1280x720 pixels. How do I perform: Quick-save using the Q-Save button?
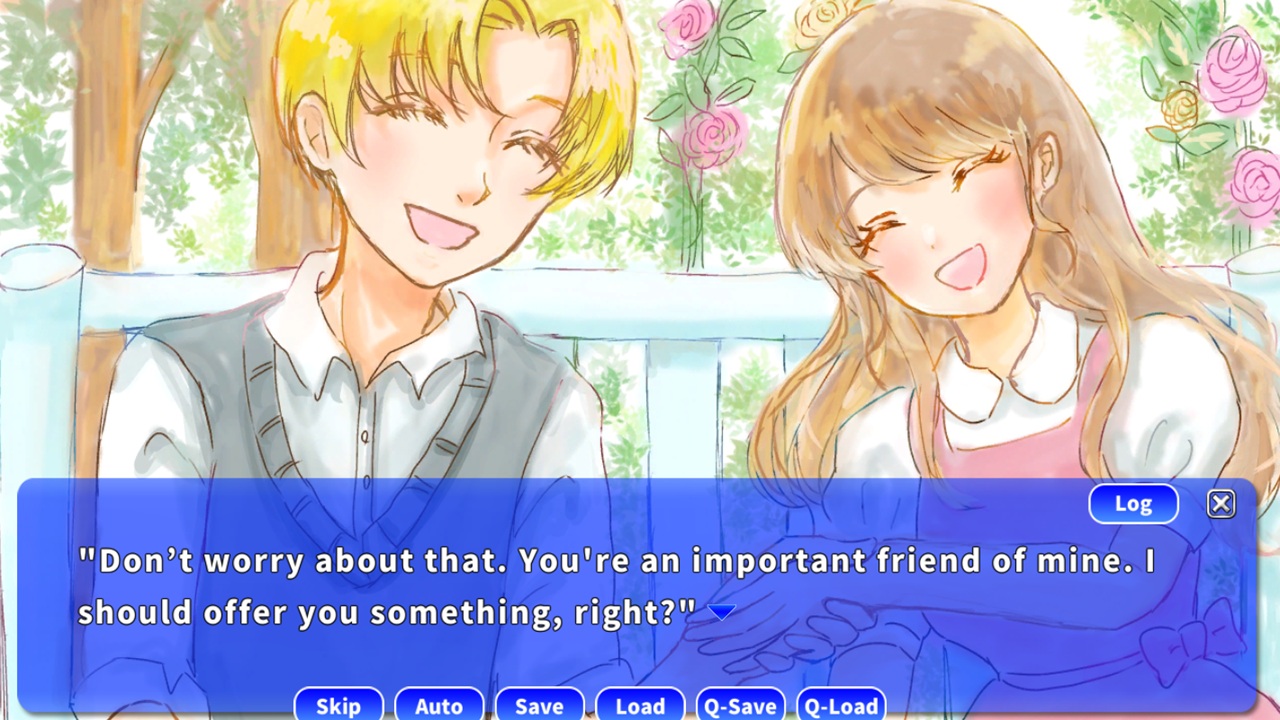coord(741,705)
